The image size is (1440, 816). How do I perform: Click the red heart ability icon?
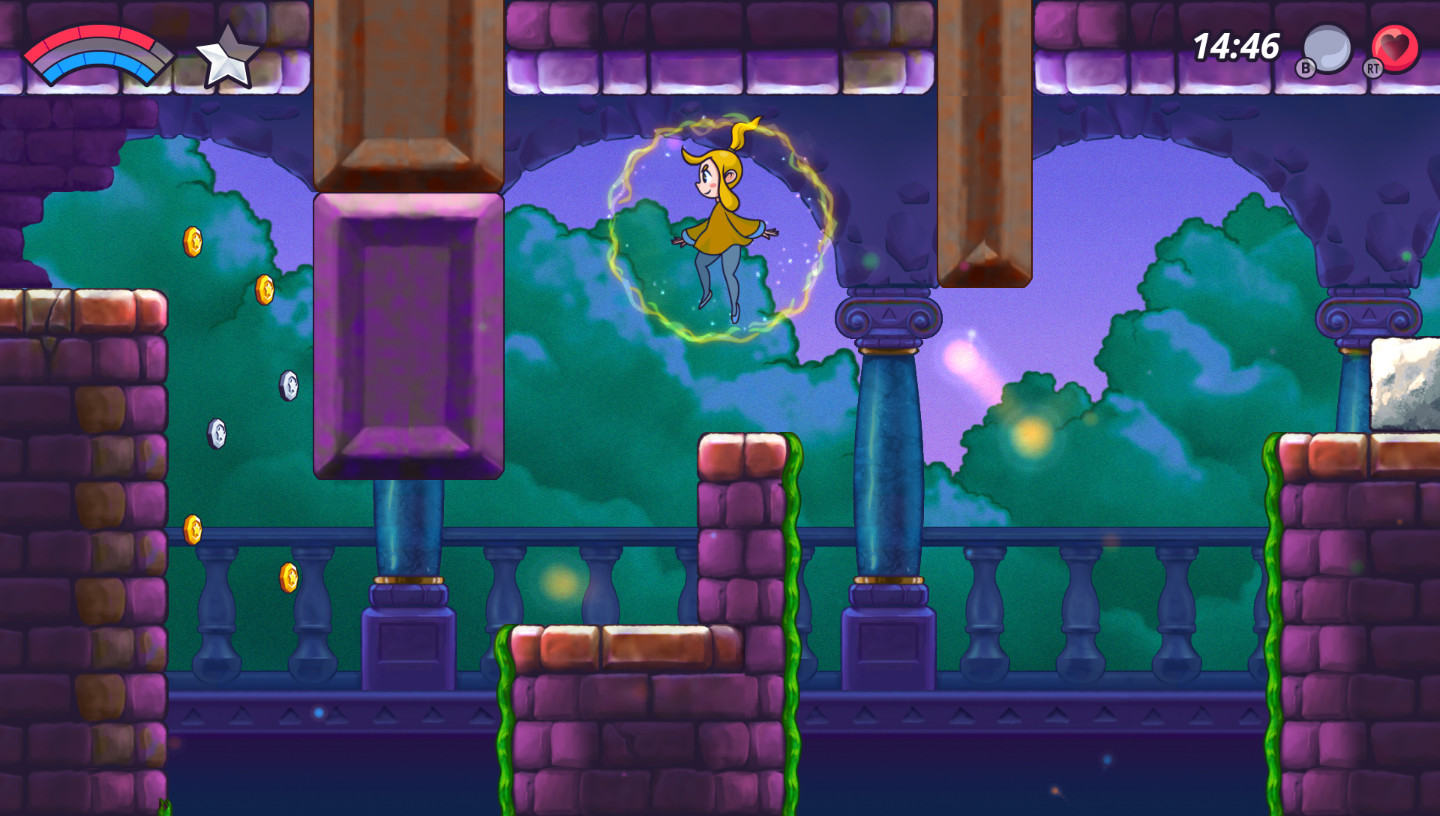coord(1395,48)
